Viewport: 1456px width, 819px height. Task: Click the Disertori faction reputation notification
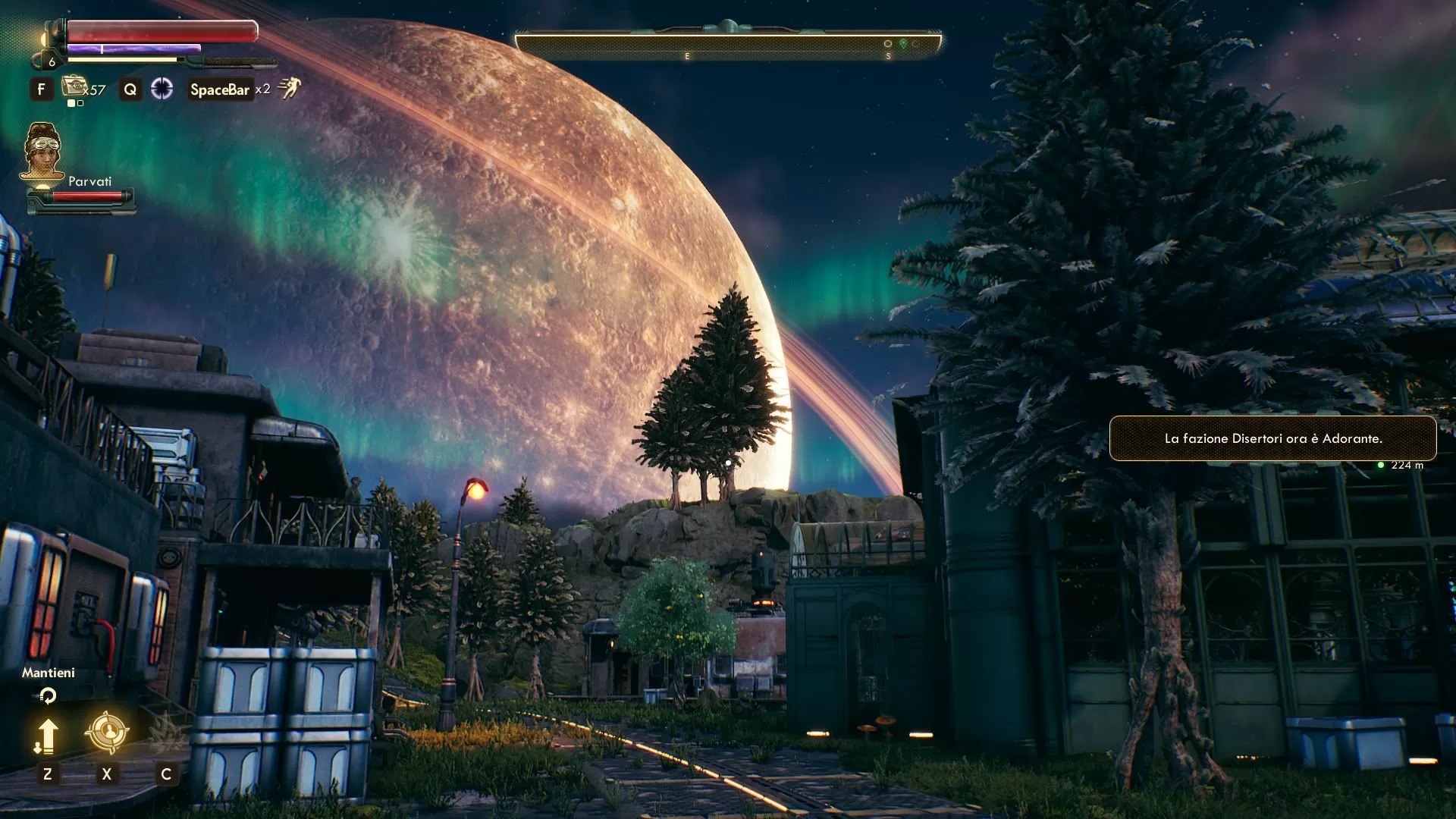(1272, 438)
